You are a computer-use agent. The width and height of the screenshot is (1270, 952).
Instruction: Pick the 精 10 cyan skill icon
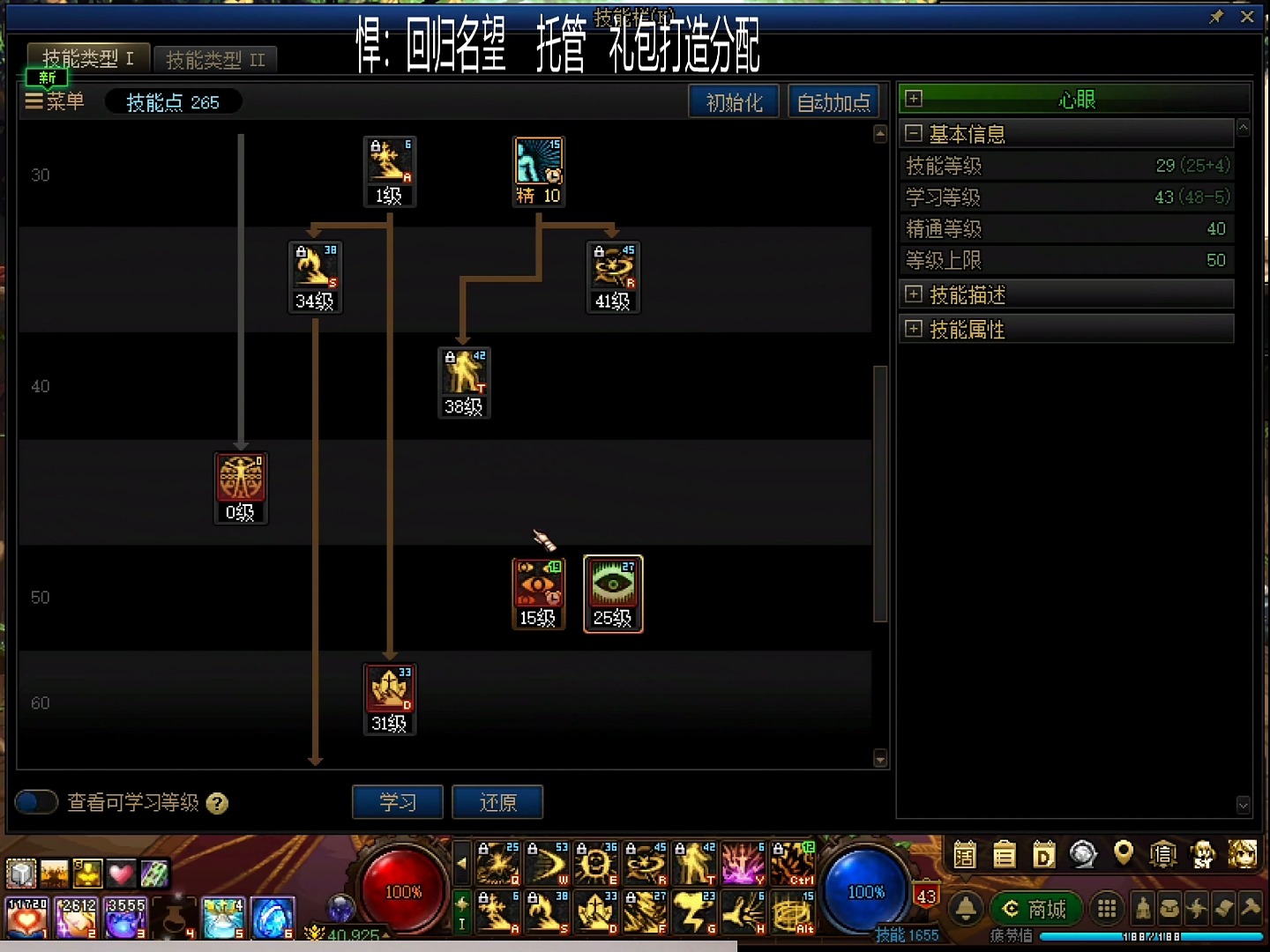pos(538,162)
